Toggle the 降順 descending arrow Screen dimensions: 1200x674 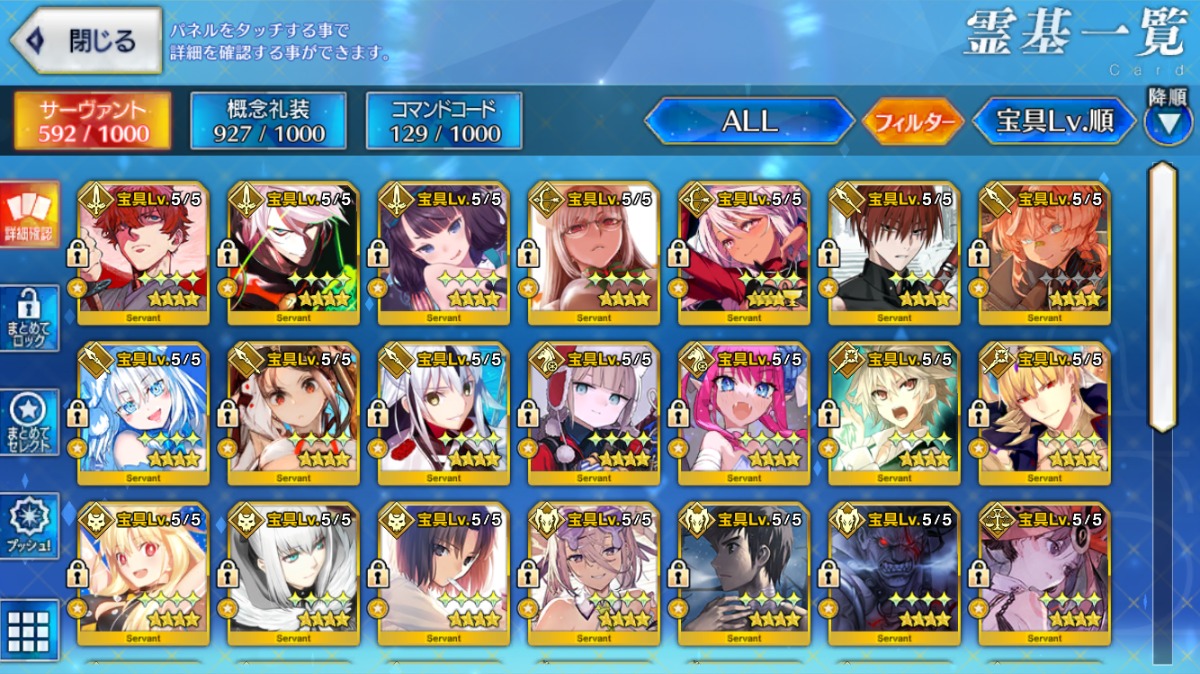pos(1167,122)
